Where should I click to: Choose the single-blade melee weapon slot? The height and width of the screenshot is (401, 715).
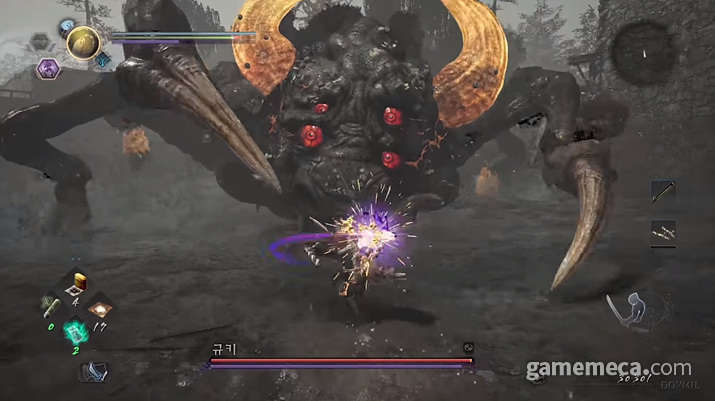[662, 192]
